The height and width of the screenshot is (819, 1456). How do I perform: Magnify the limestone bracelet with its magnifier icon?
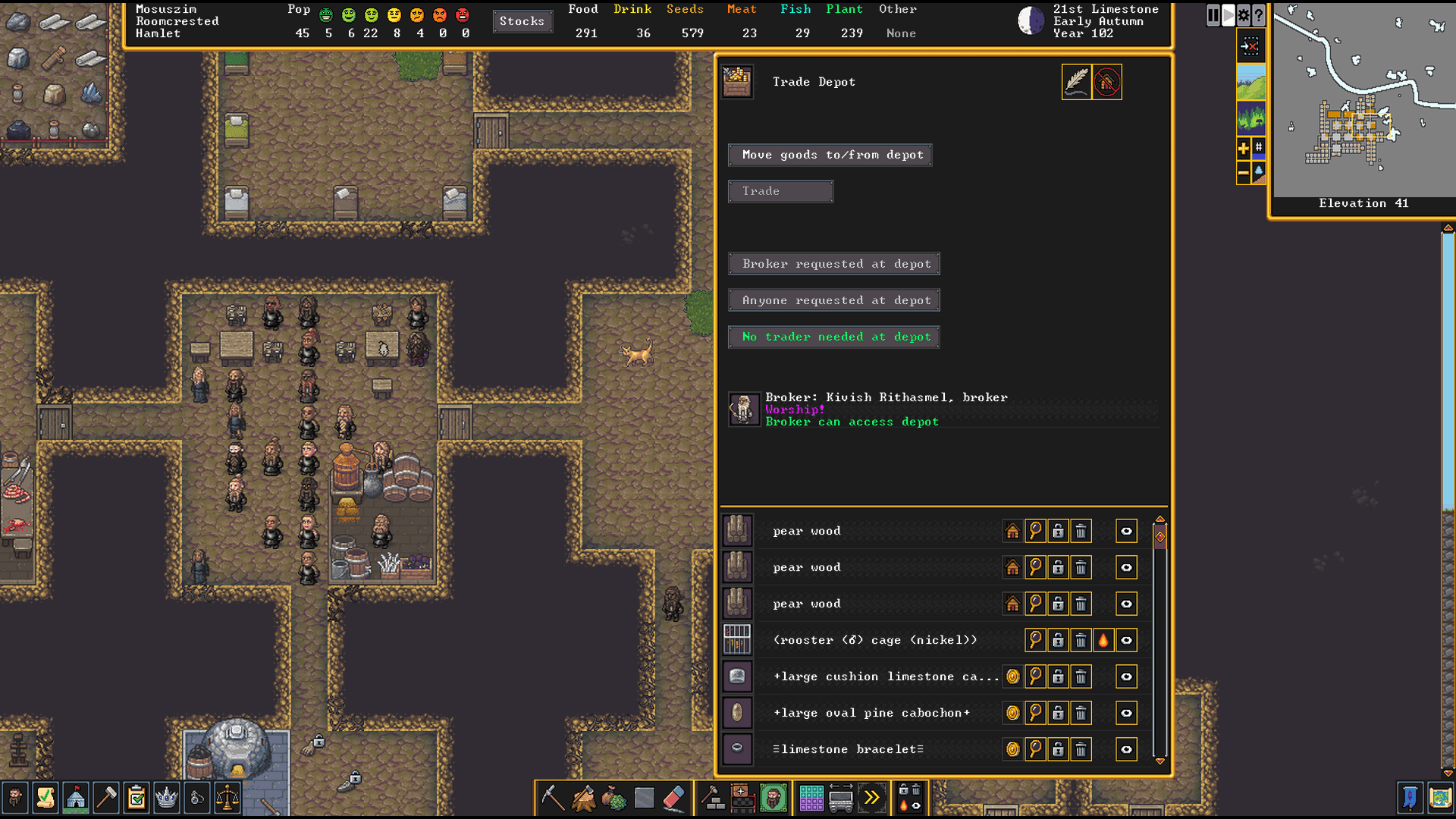pyautogui.click(x=1035, y=749)
